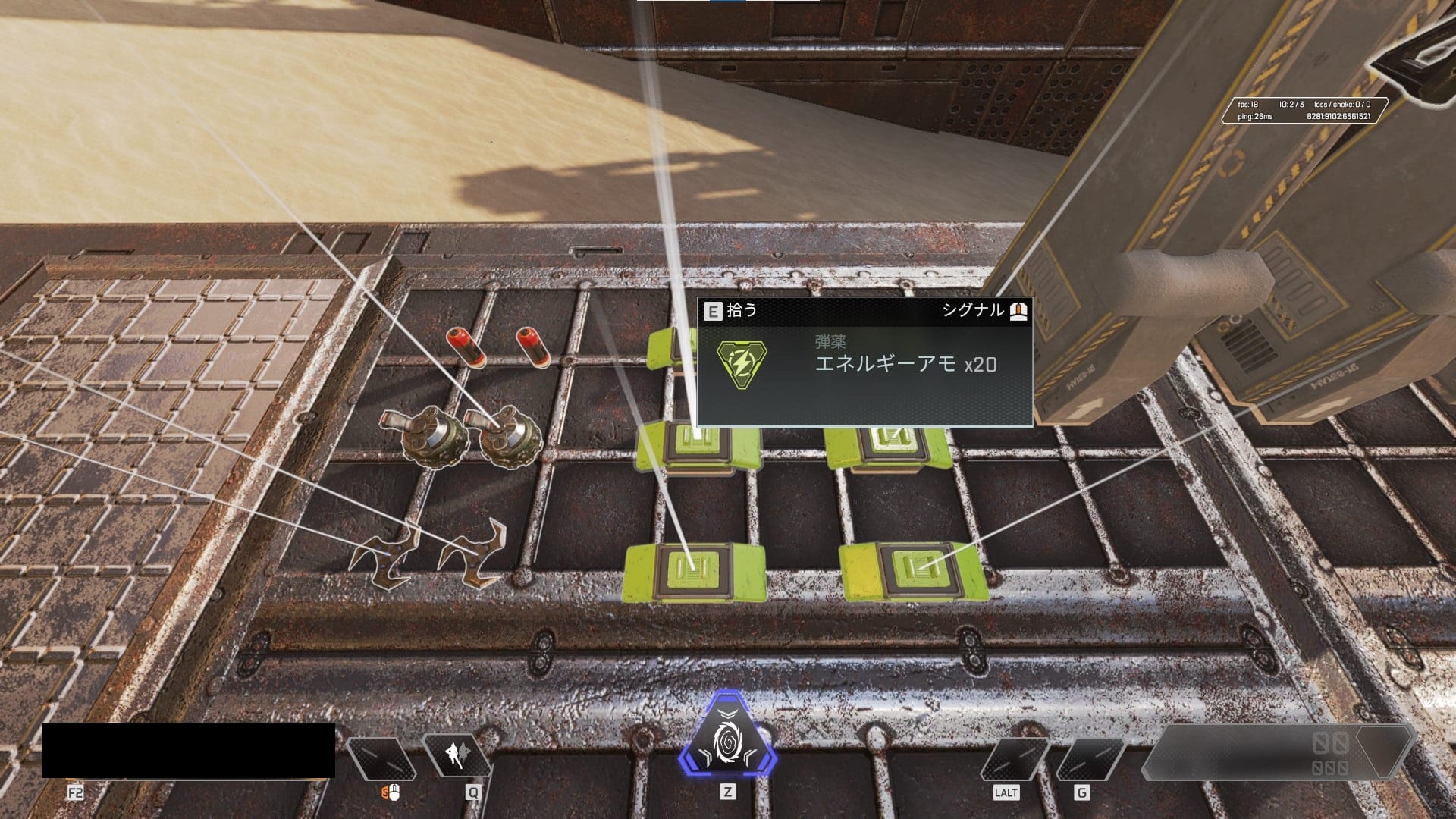Click the Energy Ammo pickup tooltip
1456x819 pixels.
864,362
